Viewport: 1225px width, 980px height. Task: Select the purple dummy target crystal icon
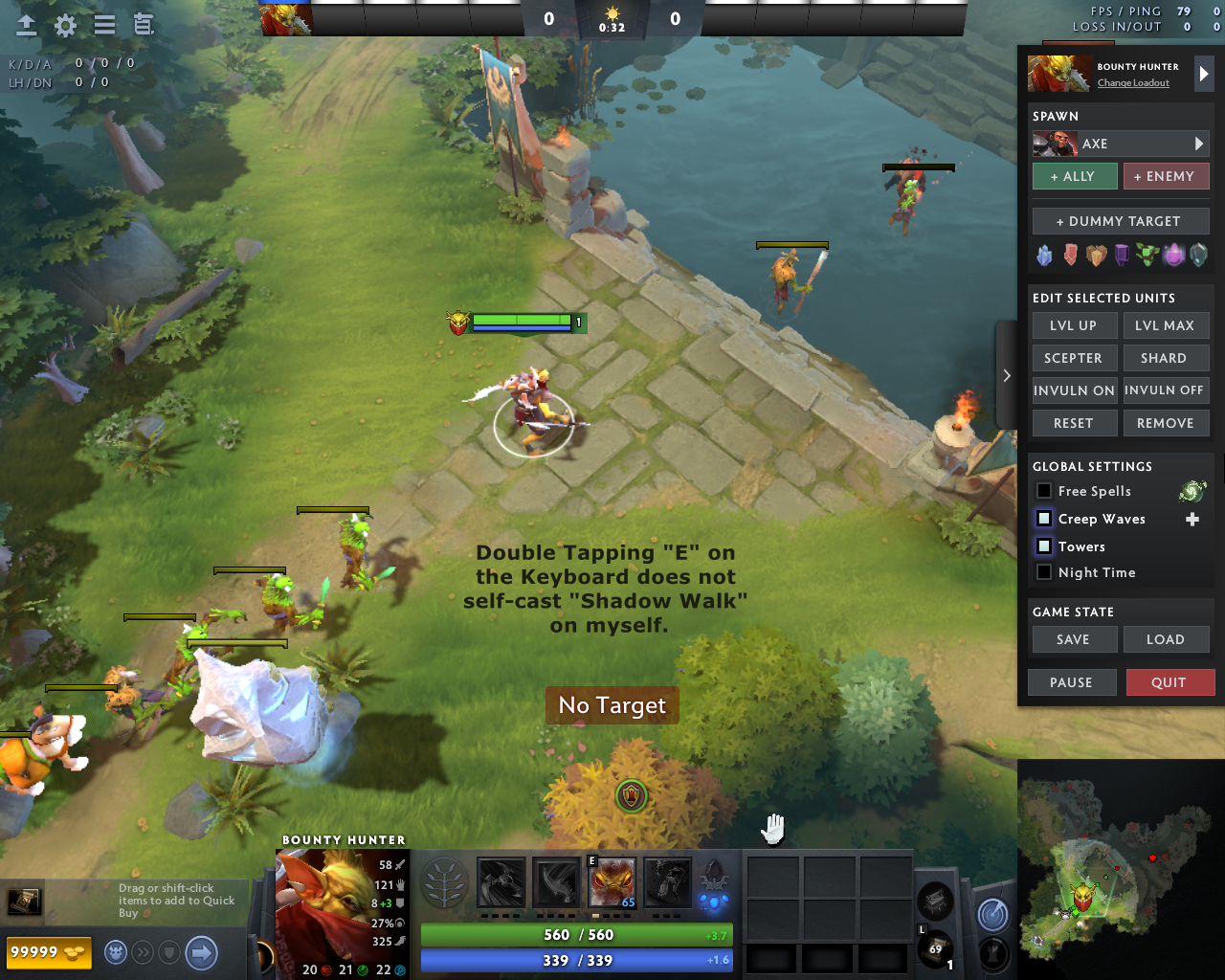tap(1120, 255)
